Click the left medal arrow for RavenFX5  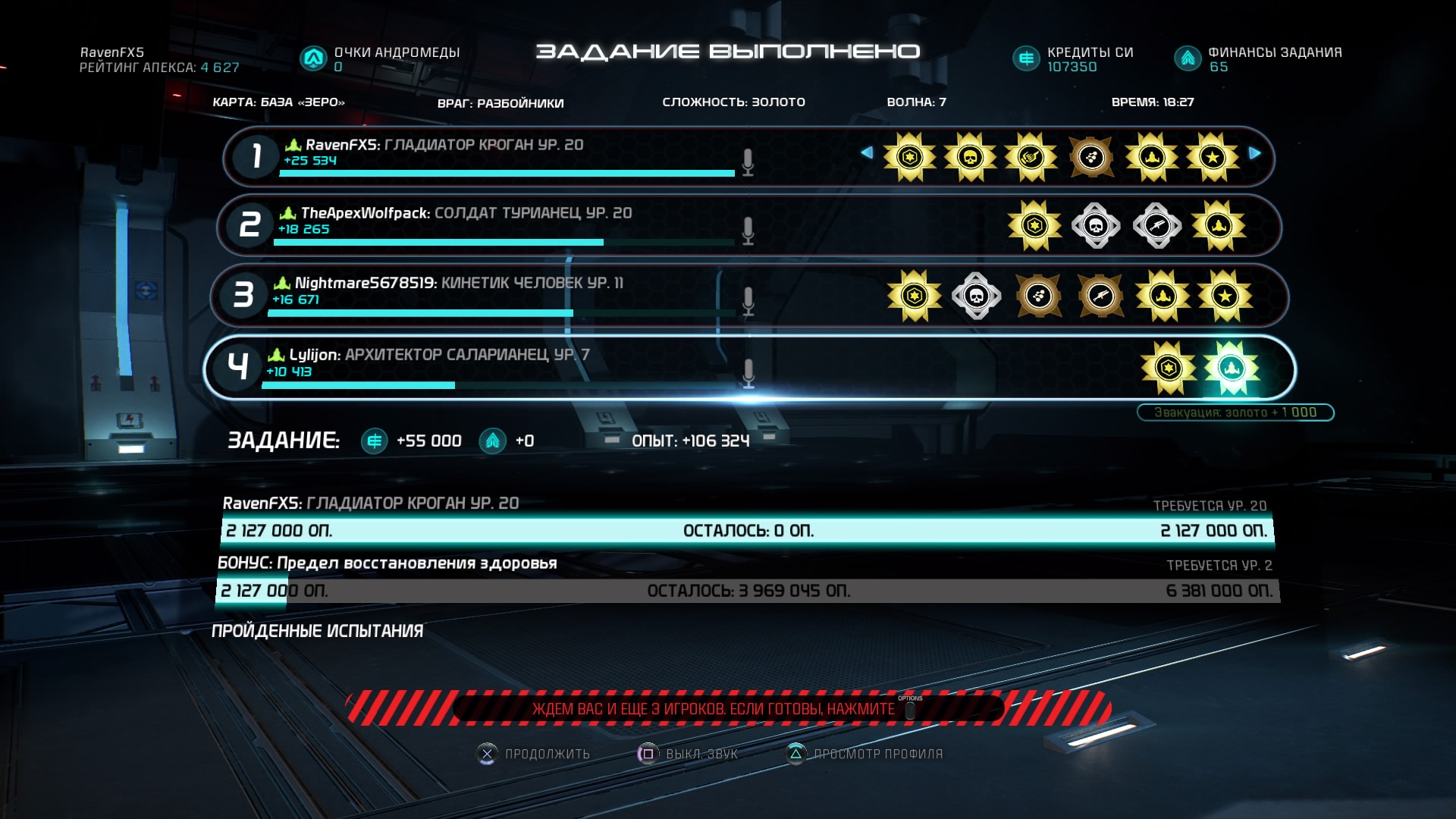pyautogui.click(x=867, y=153)
